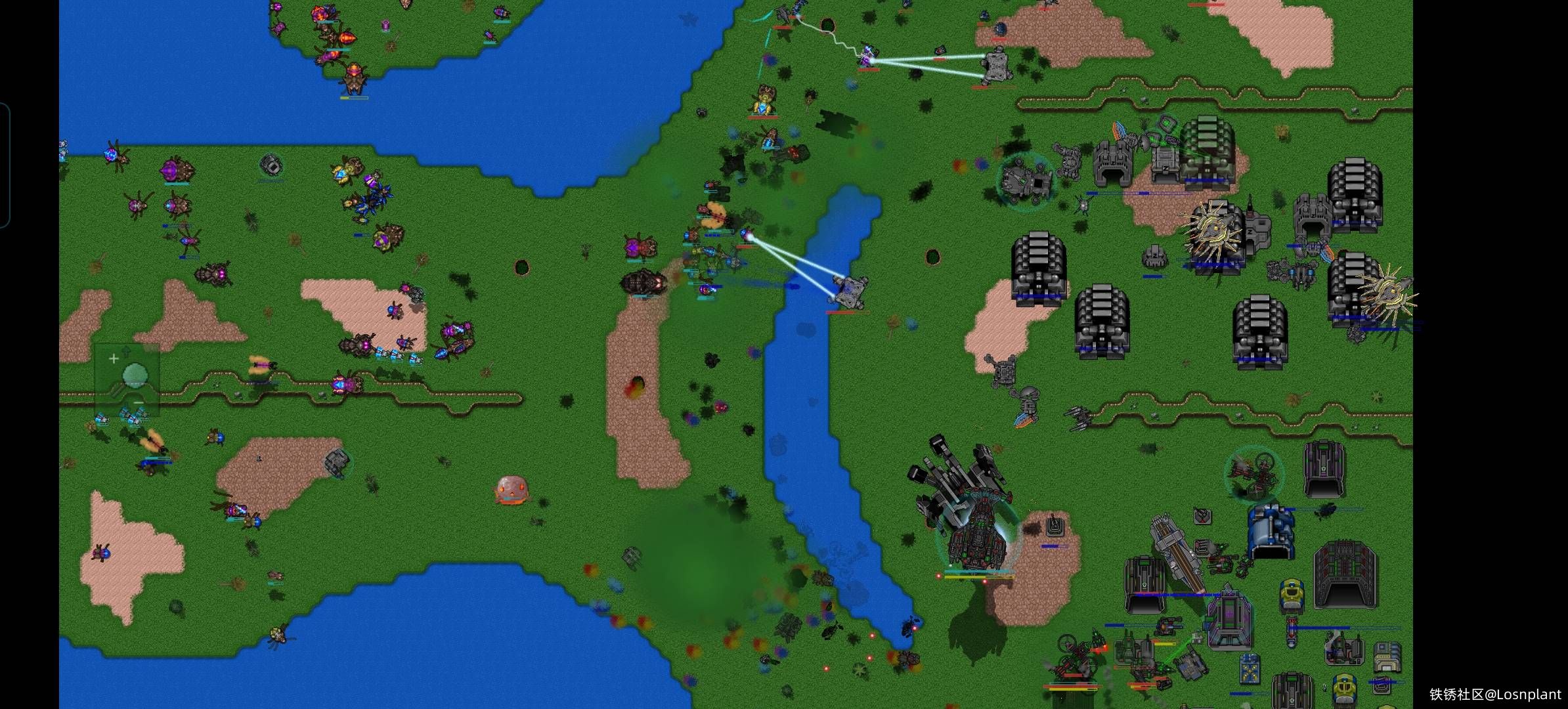Tap the plus zoom-in button
1568x709 pixels.
(x=114, y=358)
